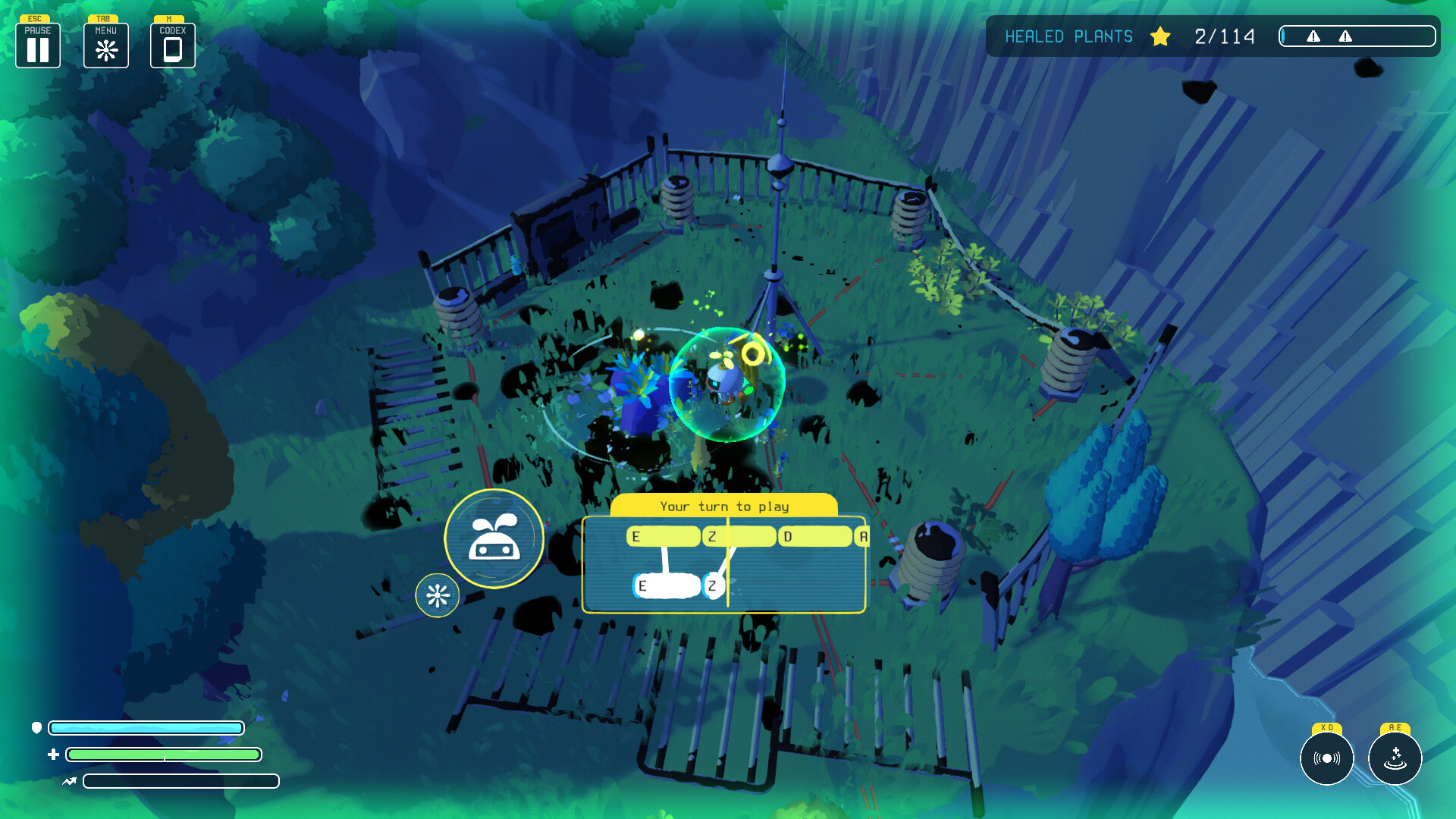Screen dimensions: 1456x819
Task: Open the Menu with the TAB option
Action: pos(106,44)
